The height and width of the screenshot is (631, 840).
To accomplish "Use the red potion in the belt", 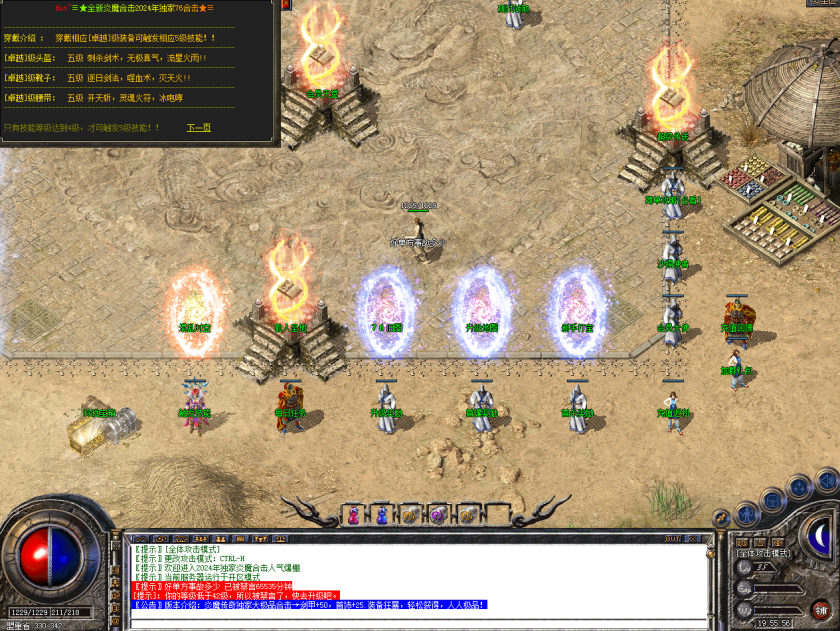I will [x=353, y=515].
